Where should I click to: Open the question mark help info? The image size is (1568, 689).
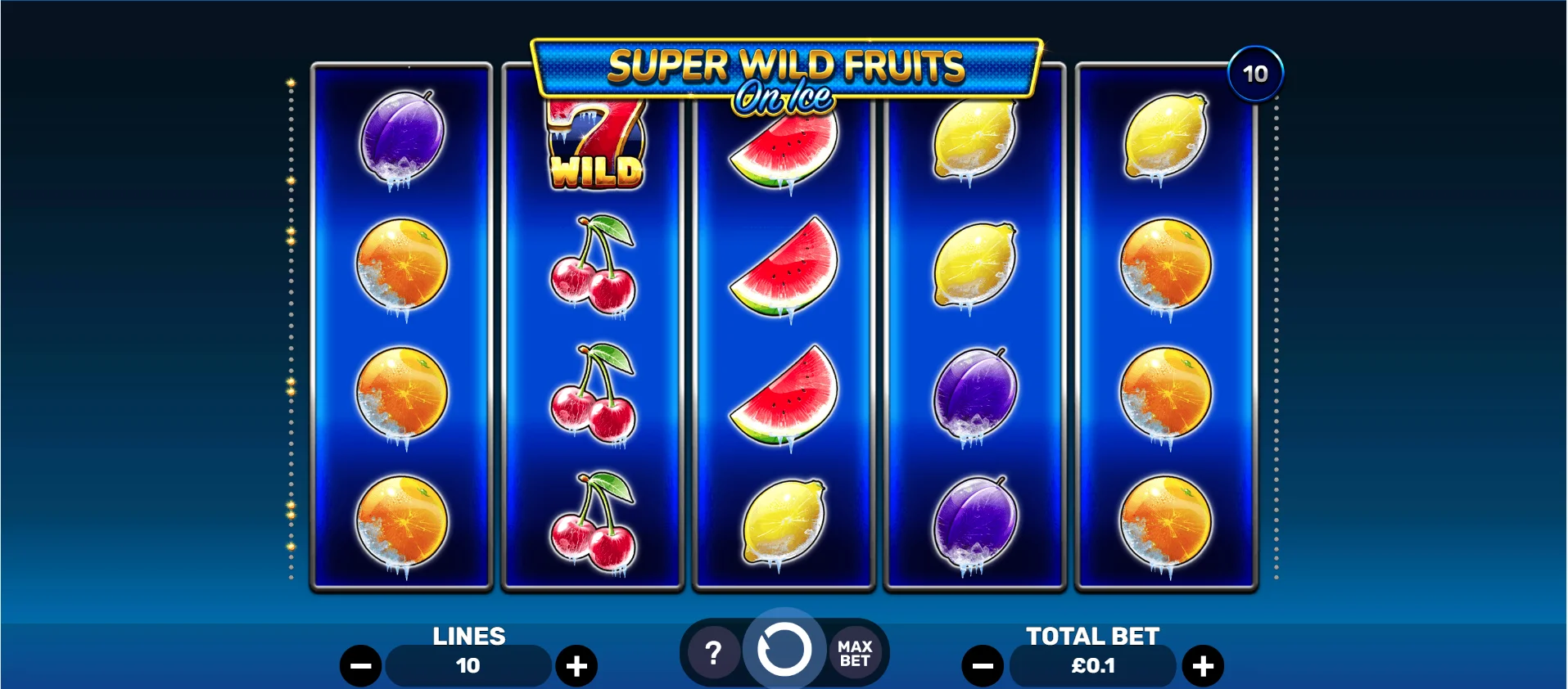[x=713, y=653]
